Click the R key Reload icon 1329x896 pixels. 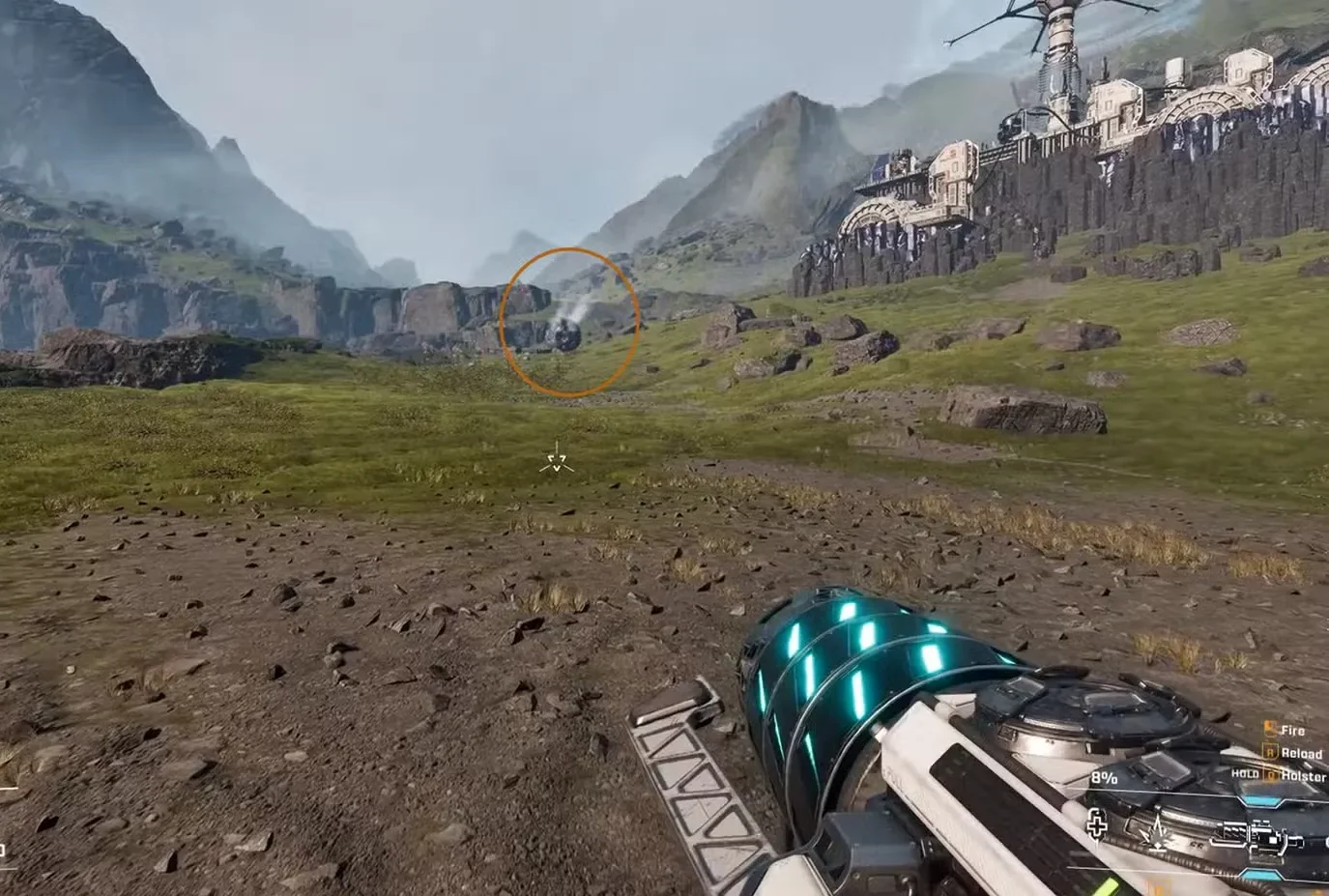1272,753
